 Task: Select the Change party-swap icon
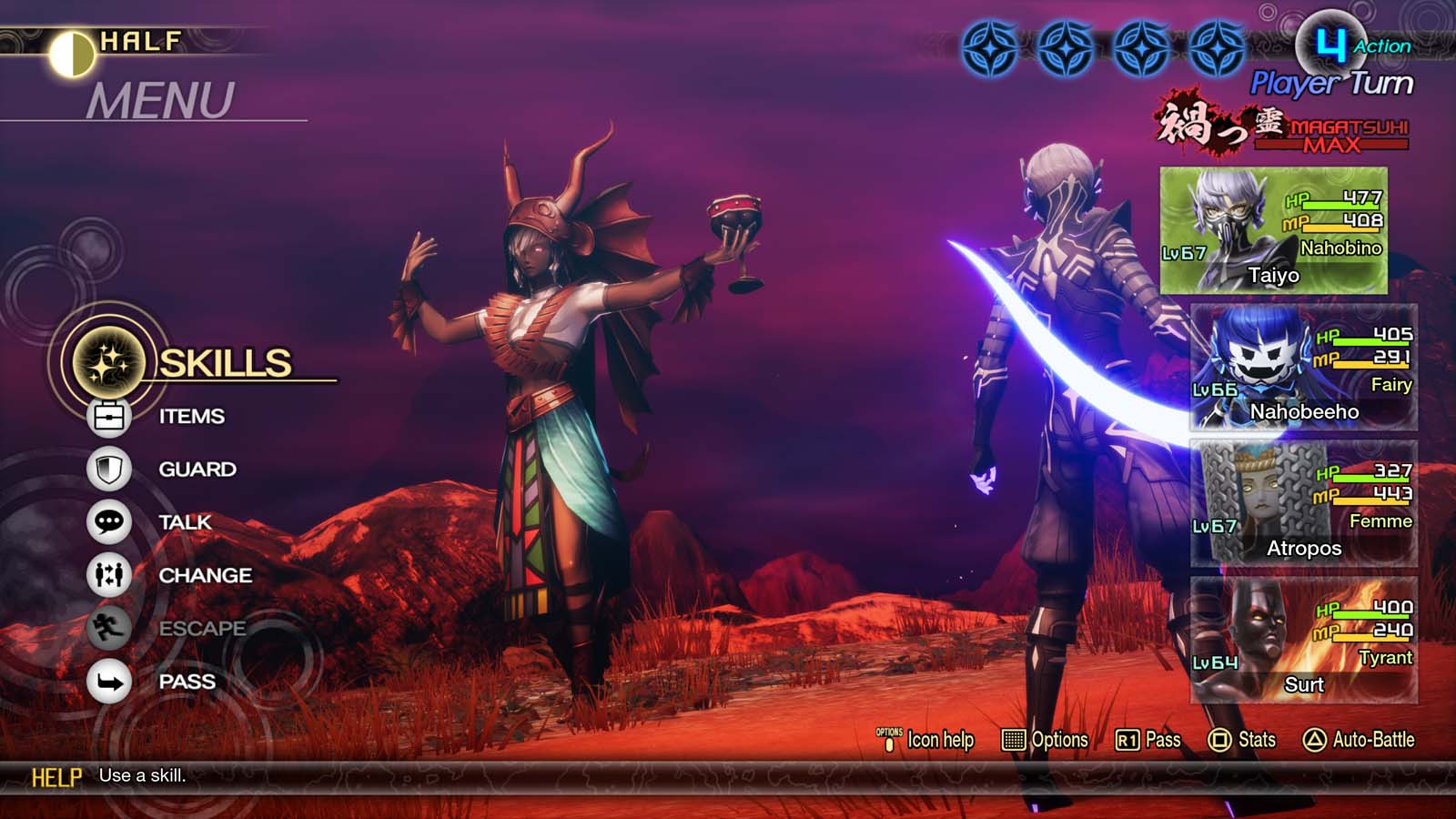[108, 575]
